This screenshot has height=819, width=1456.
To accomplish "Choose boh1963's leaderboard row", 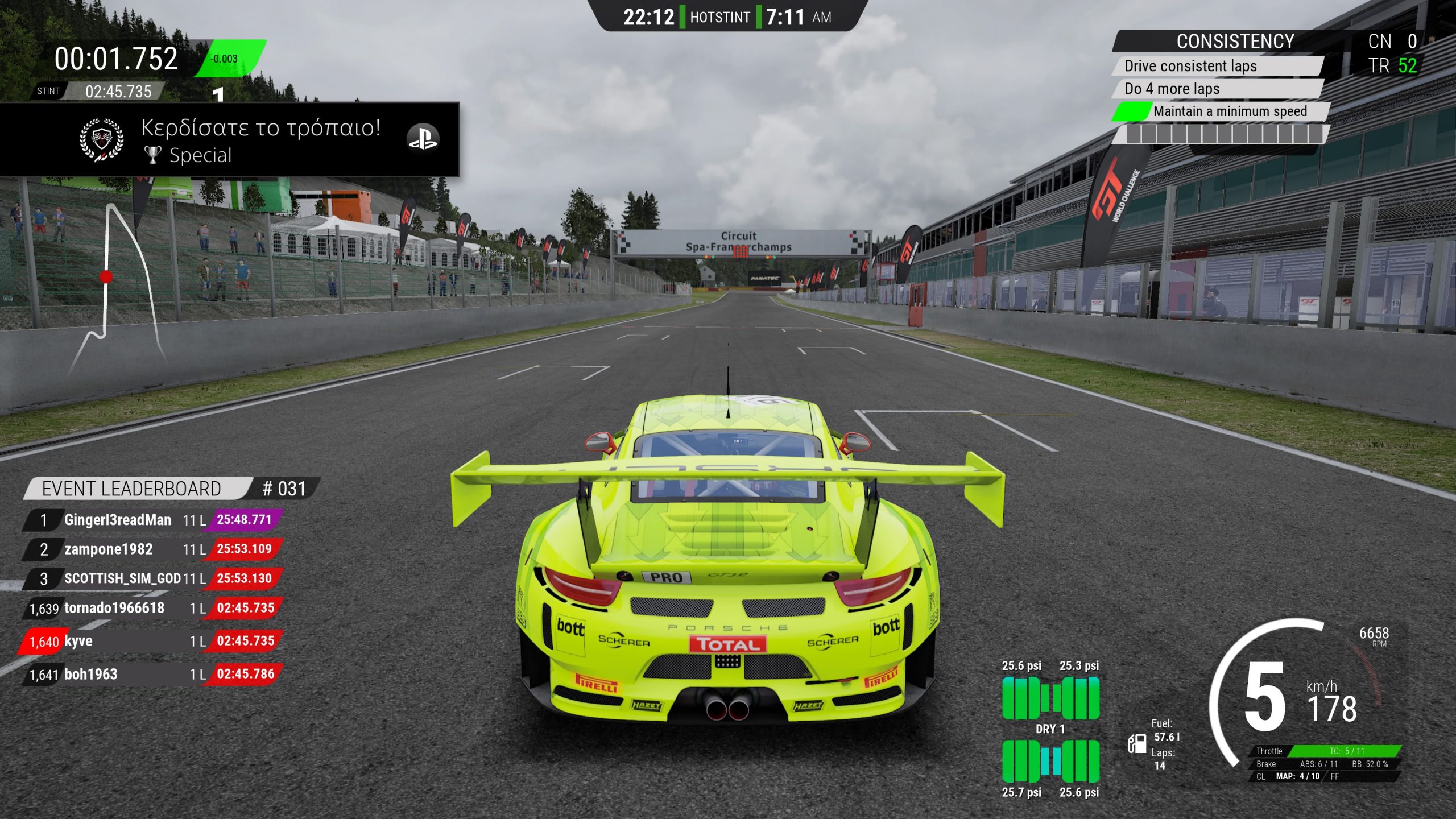I will click(152, 675).
